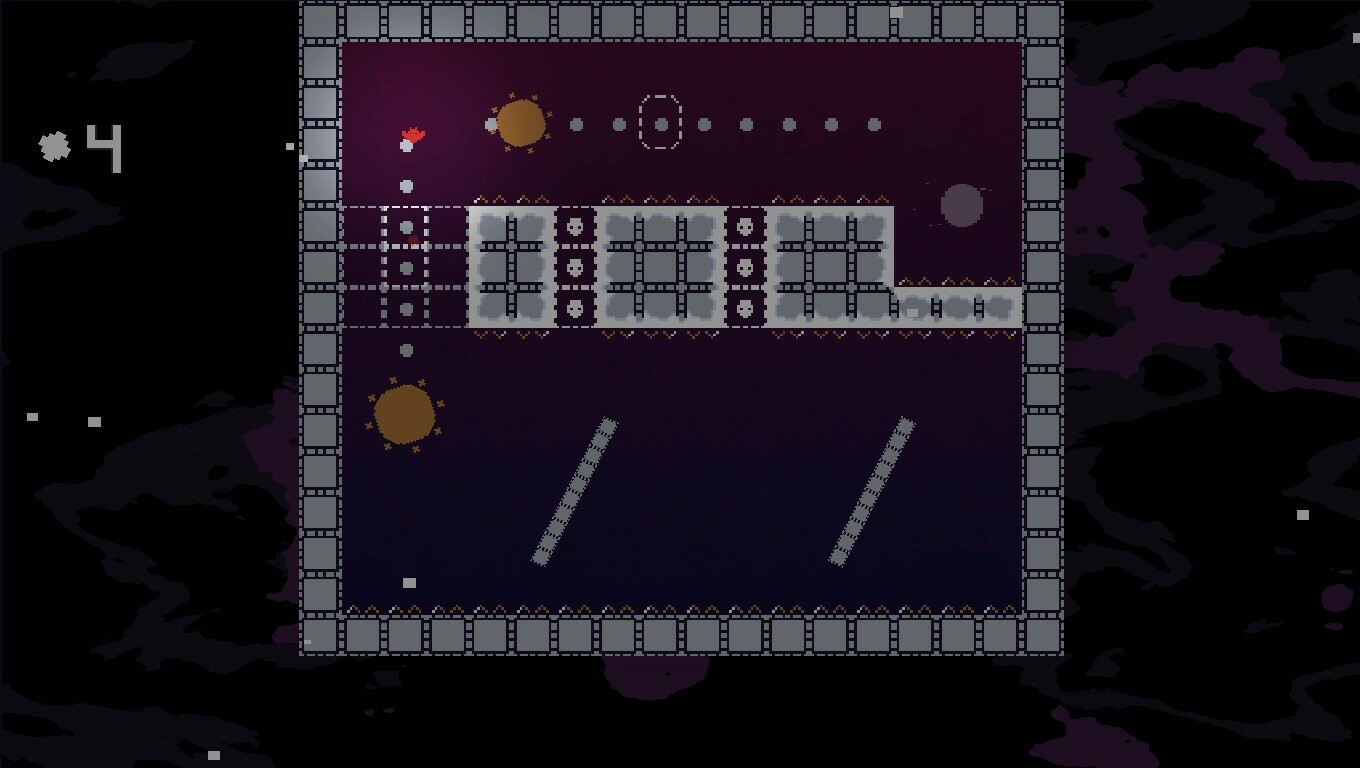Click the faded purple planet on the right

pyautogui.click(x=960, y=205)
